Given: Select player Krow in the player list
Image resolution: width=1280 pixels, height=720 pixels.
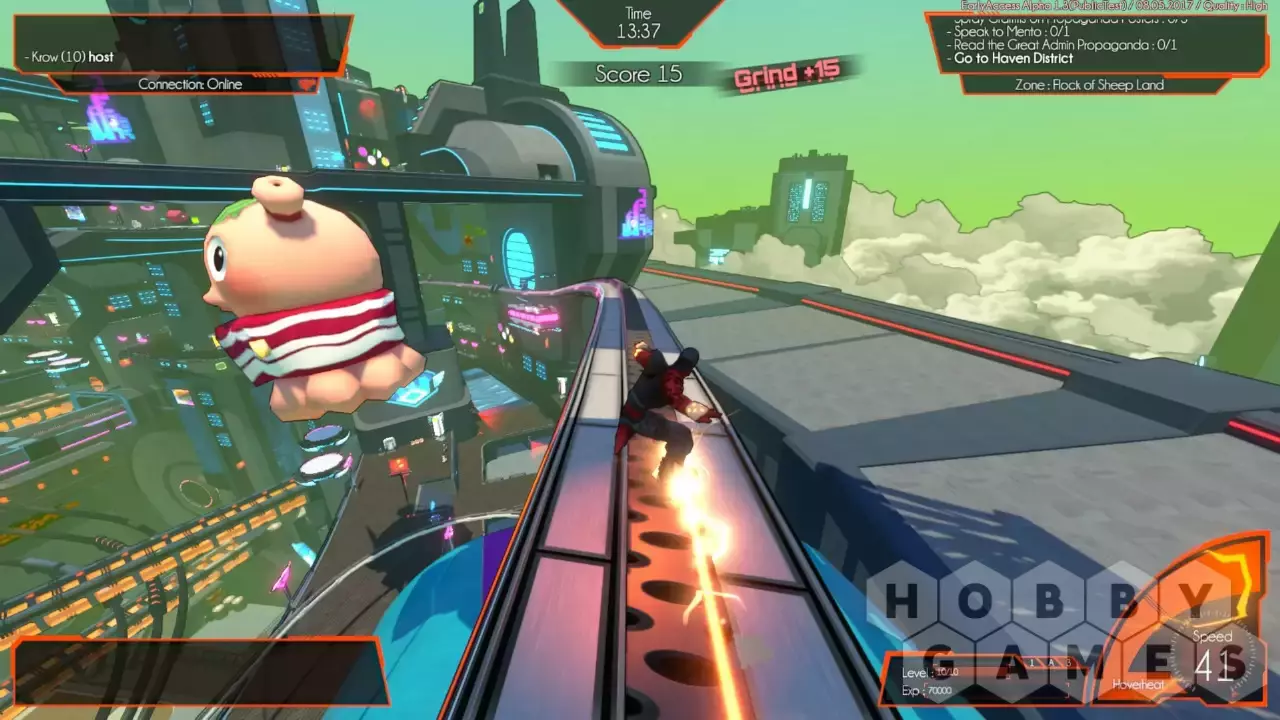Looking at the screenshot, I should [72, 57].
